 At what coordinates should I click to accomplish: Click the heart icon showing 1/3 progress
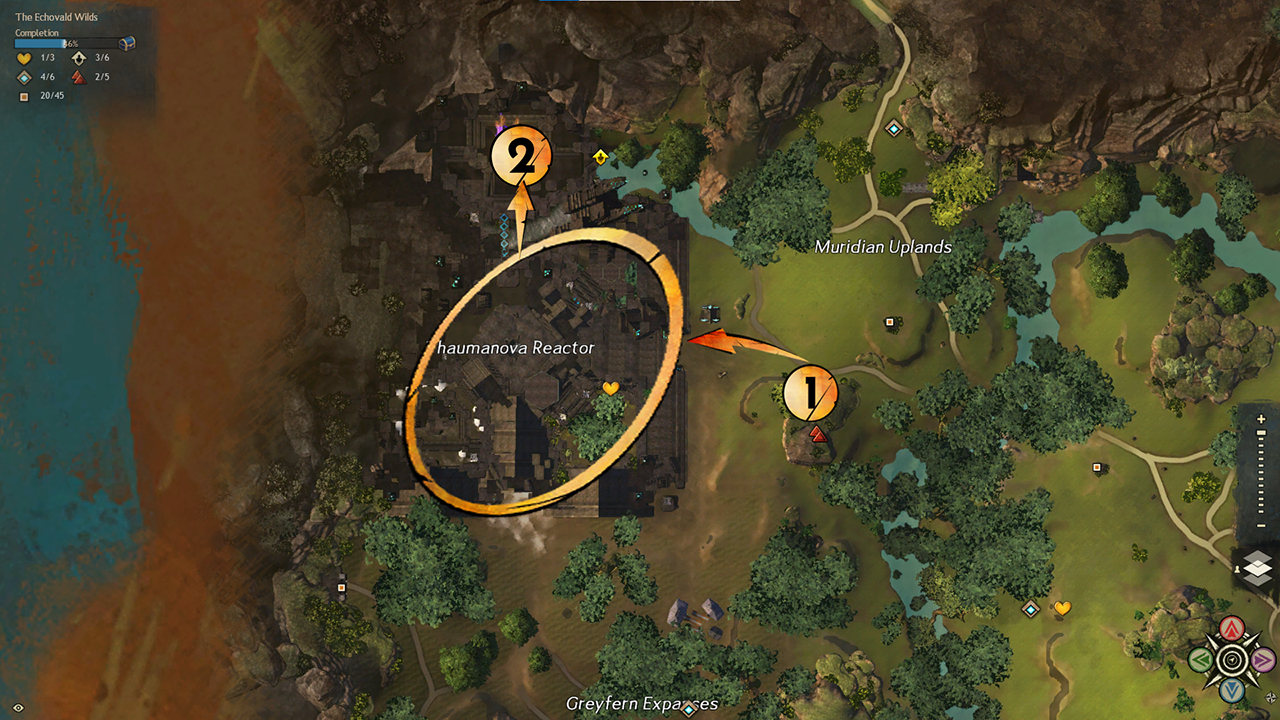click(25, 58)
